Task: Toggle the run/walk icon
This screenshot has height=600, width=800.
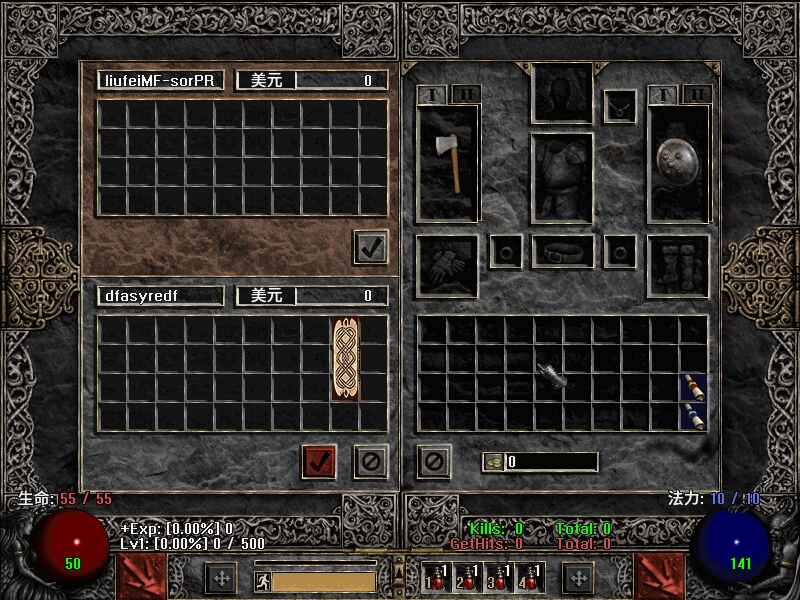Action: click(x=261, y=580)
